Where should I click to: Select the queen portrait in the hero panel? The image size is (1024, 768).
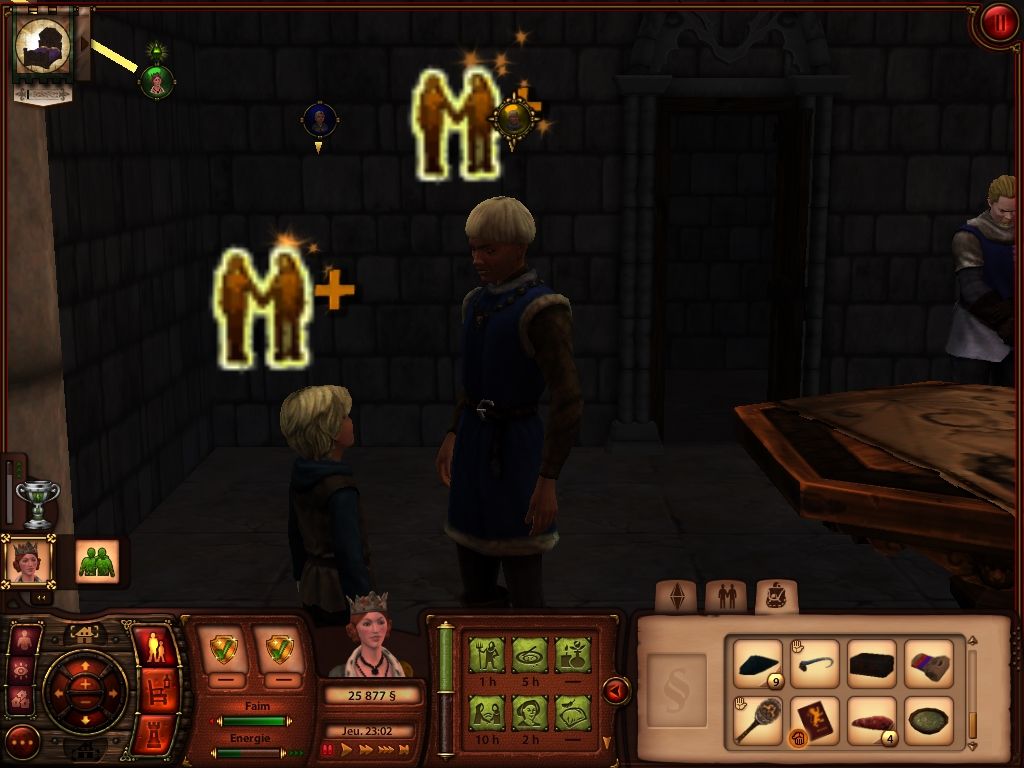(28, 561)
